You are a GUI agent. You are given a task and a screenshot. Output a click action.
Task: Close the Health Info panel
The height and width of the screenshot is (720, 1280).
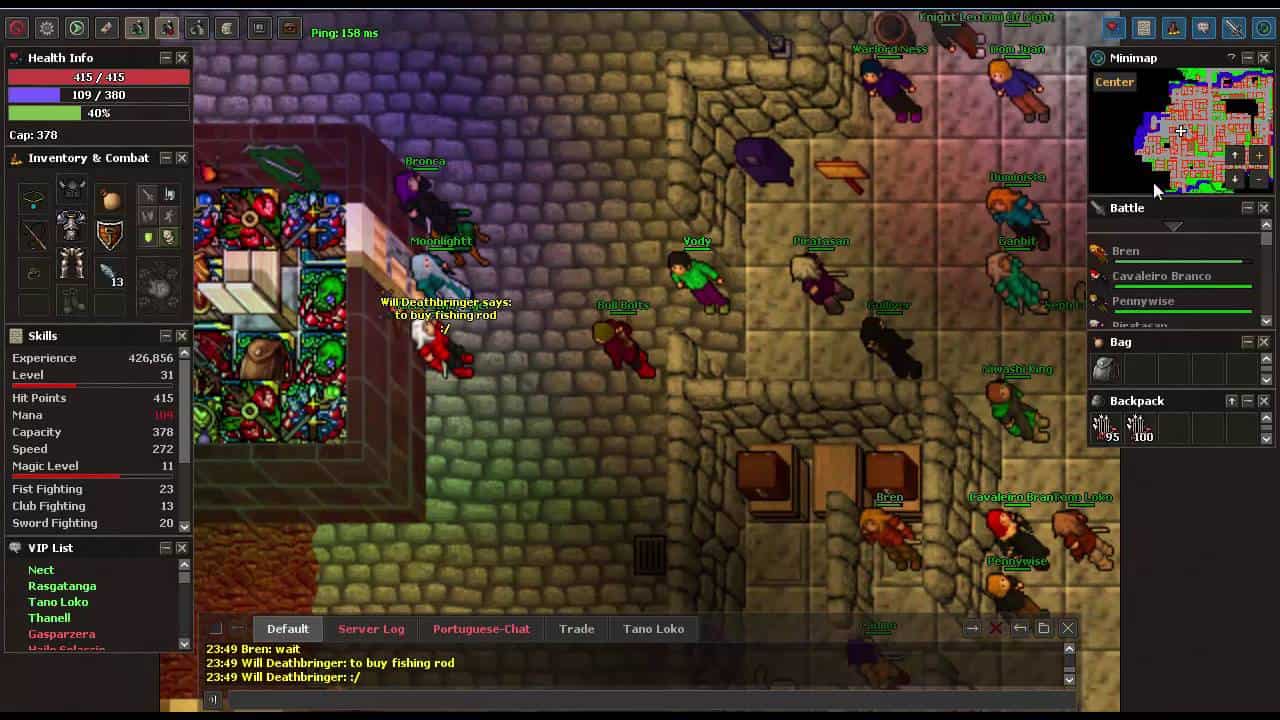(x=182, y=58)
